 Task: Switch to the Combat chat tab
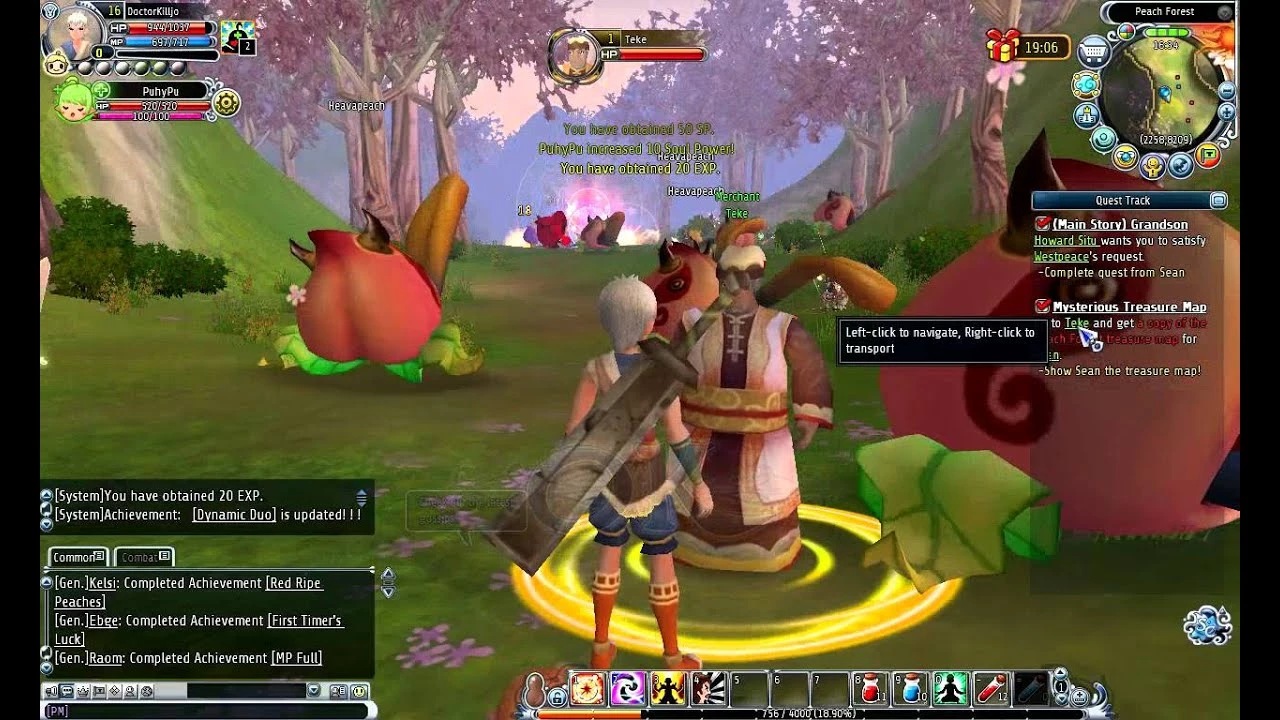(x=143, y=557)
